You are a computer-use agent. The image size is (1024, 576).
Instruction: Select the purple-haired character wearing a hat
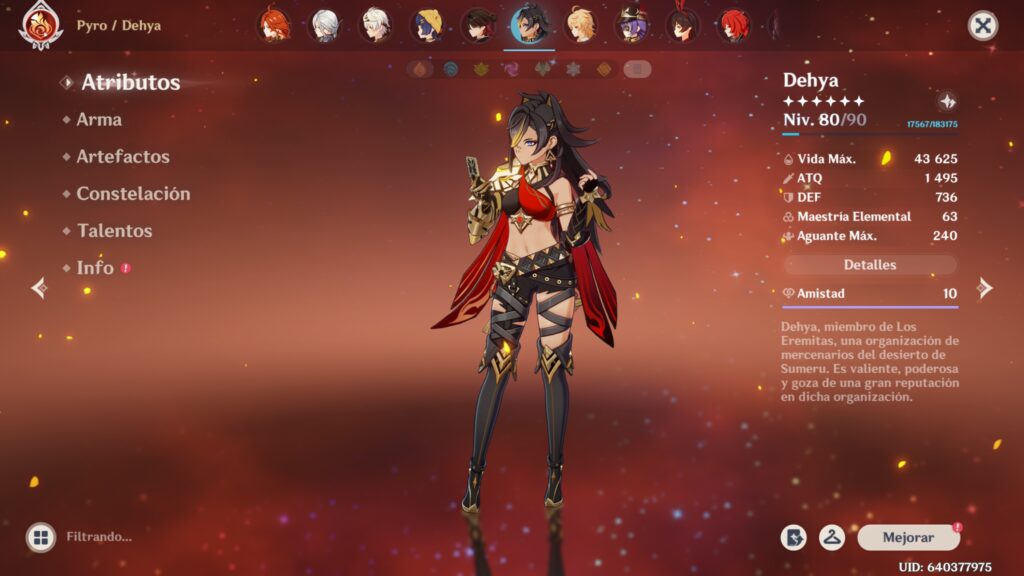pos(631,25)
